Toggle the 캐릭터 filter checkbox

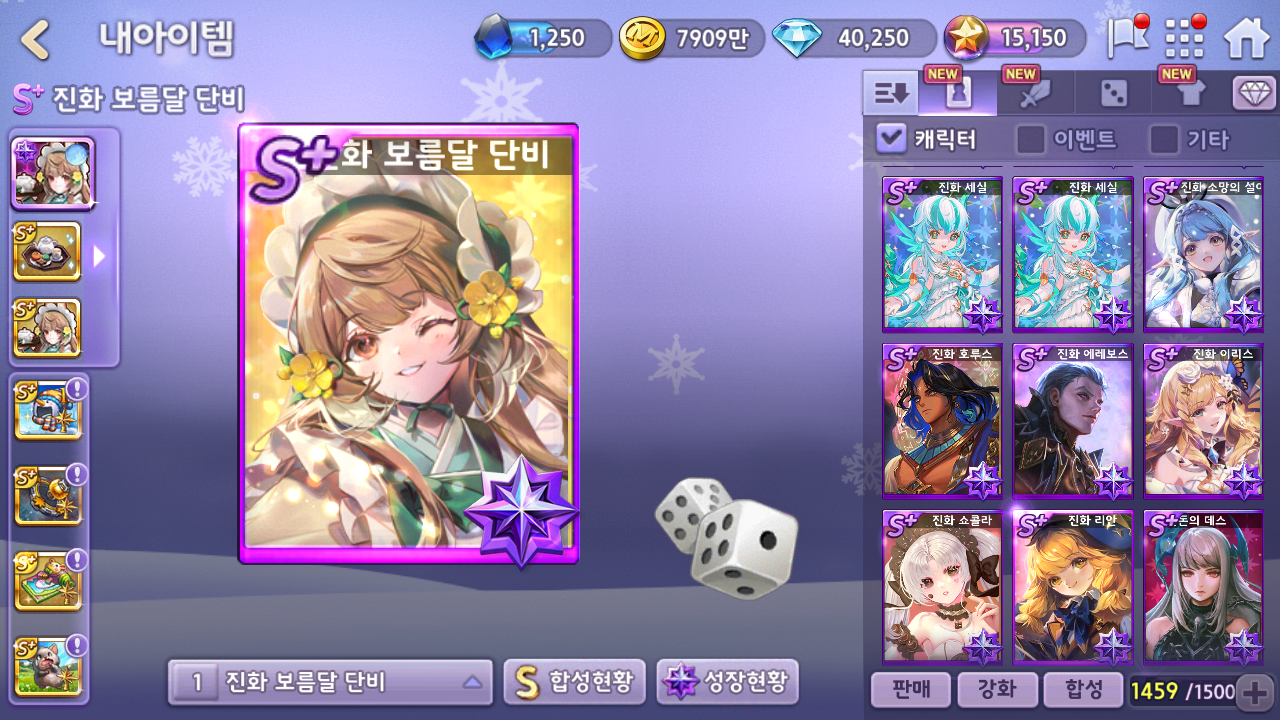(x=891, y=139)
